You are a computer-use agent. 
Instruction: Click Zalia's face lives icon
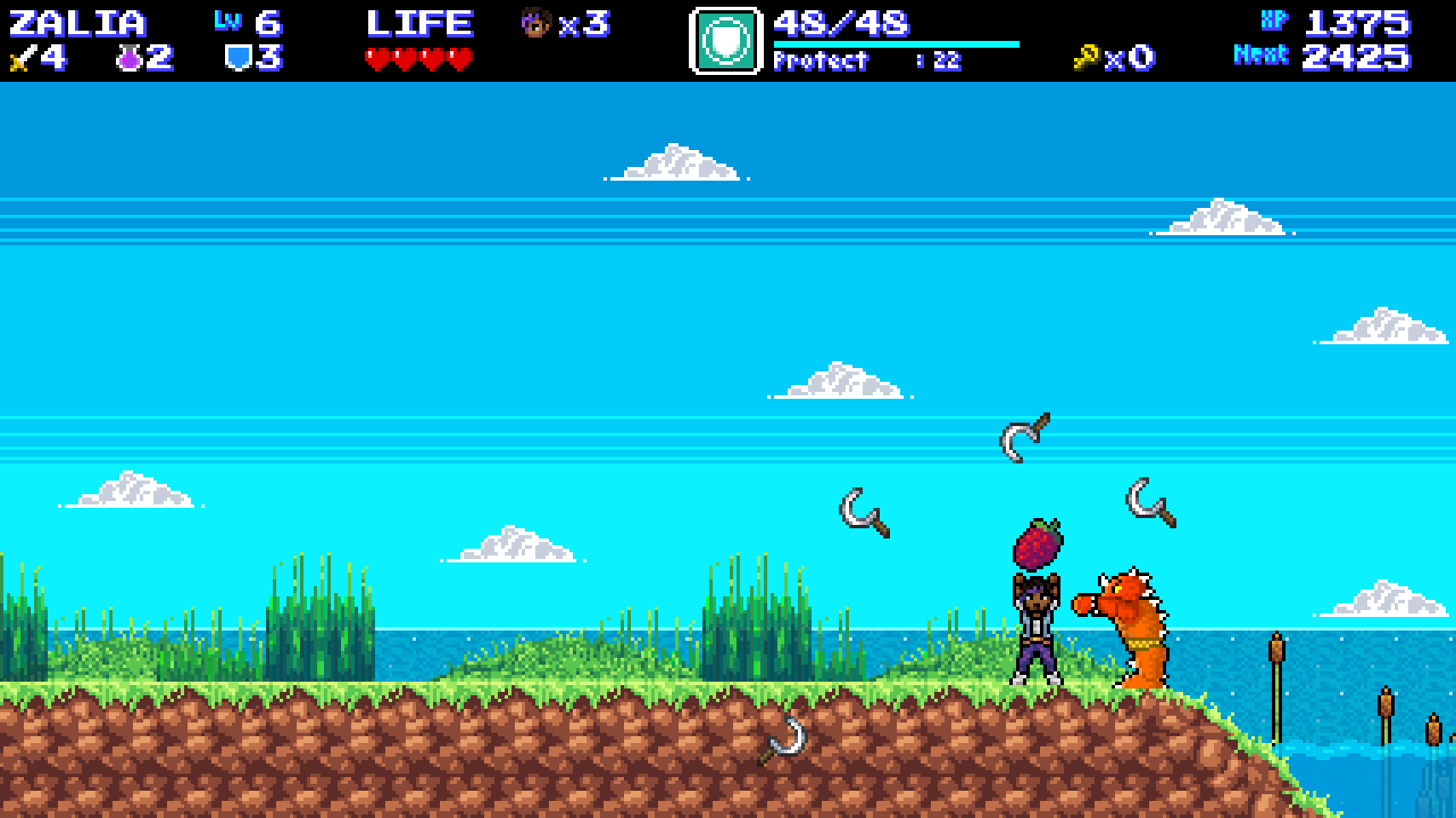point(534,23)
